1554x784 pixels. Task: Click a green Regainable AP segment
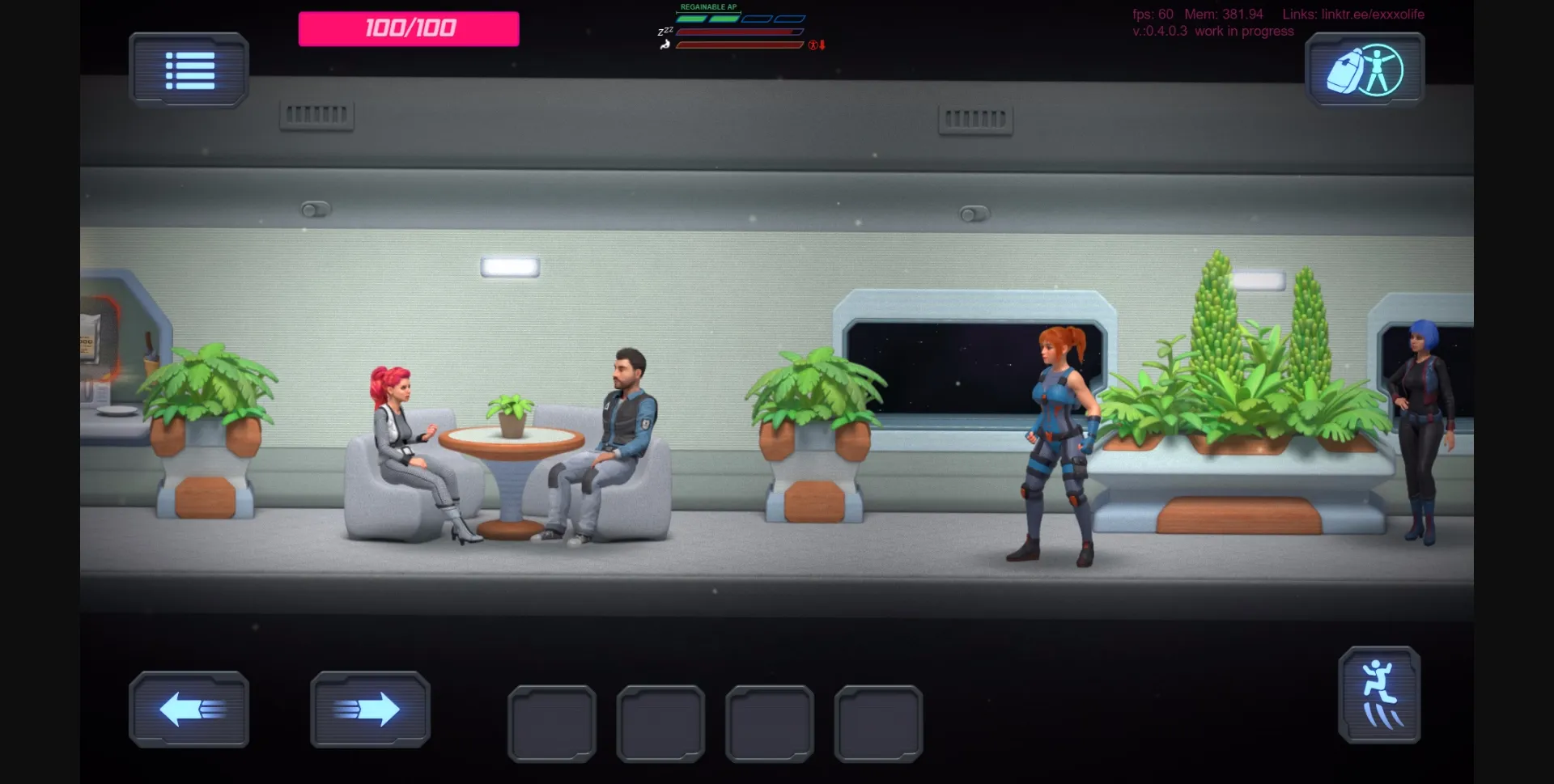[x=692, y=18]
